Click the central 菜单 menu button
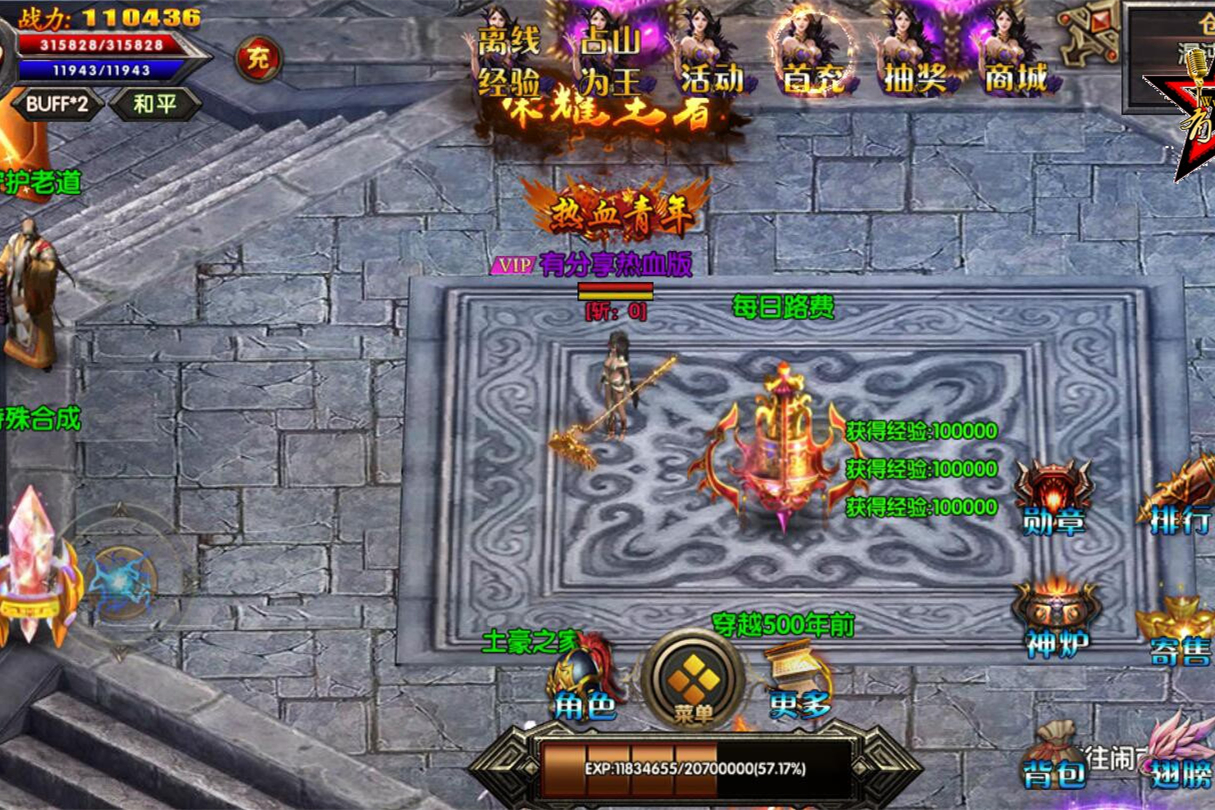Image resolution: width=1215 pixels, height=810 pixels. click(x=693, y=682)
